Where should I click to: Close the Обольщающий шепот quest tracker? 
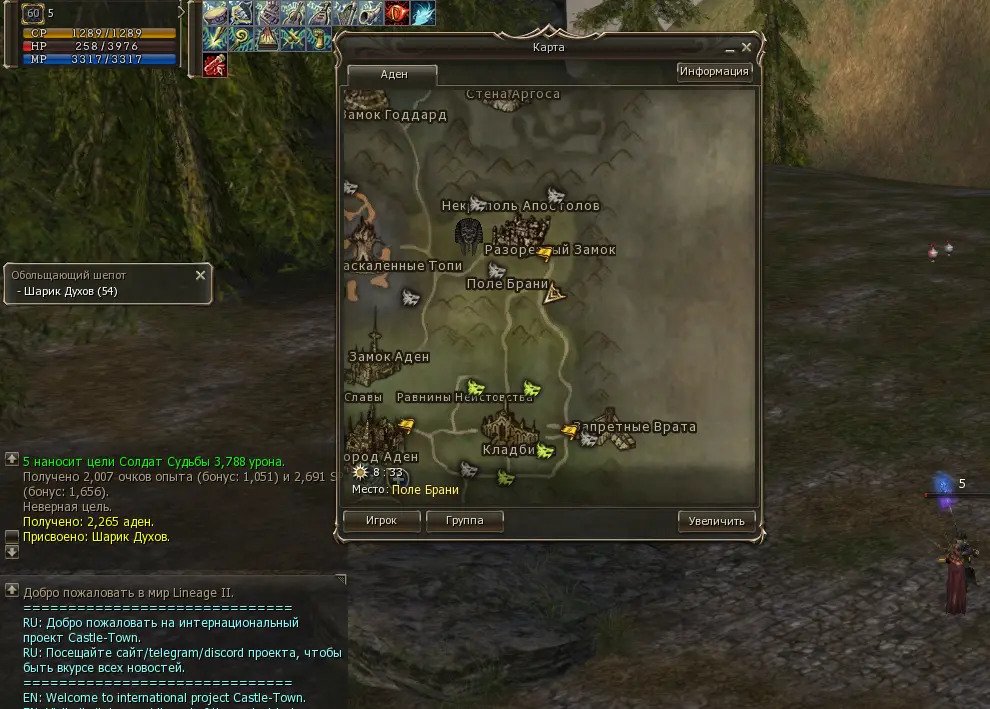pyautogui.click(x=200, y=275)
